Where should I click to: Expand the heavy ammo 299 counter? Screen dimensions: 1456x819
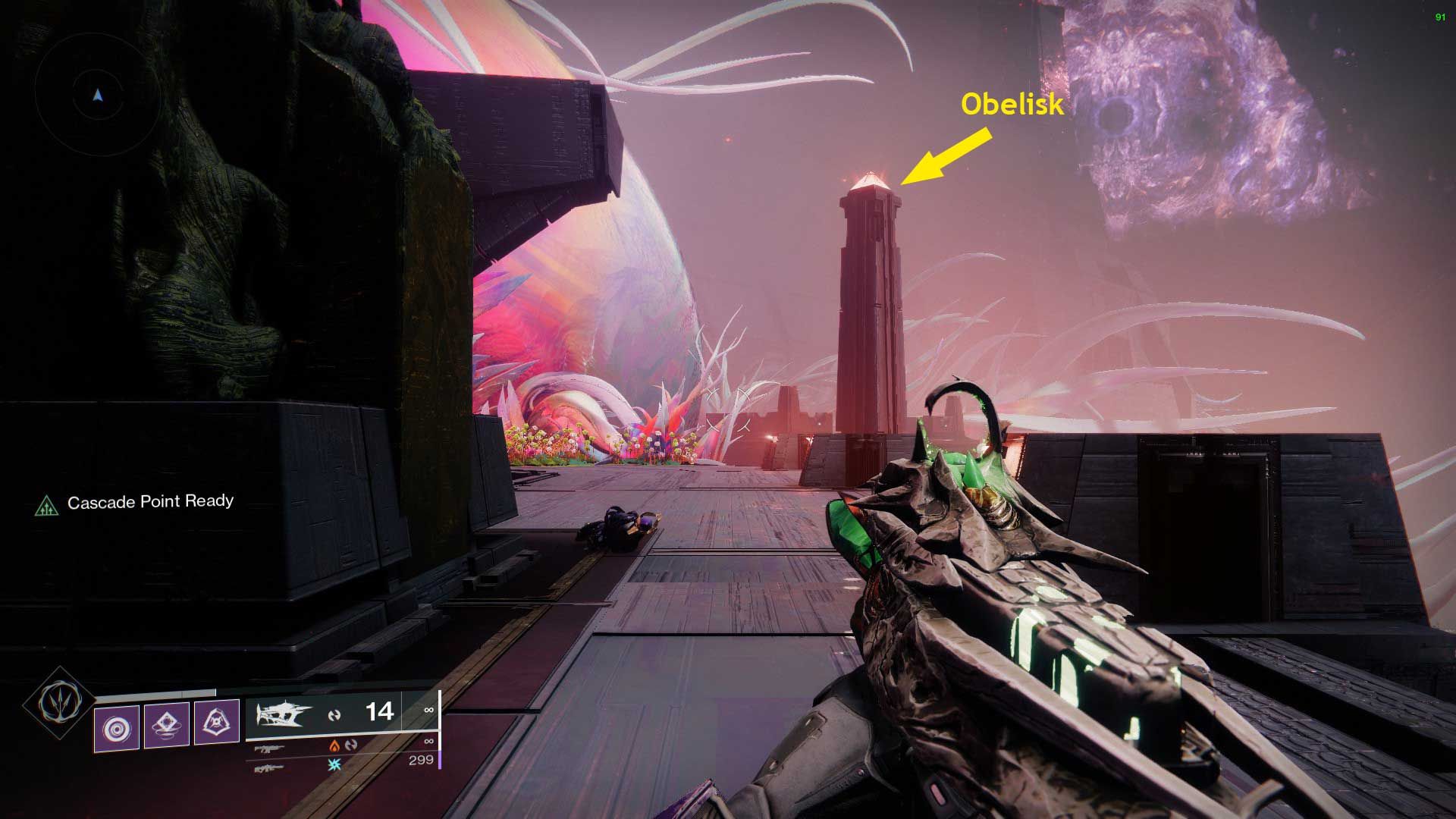(422, 761)
